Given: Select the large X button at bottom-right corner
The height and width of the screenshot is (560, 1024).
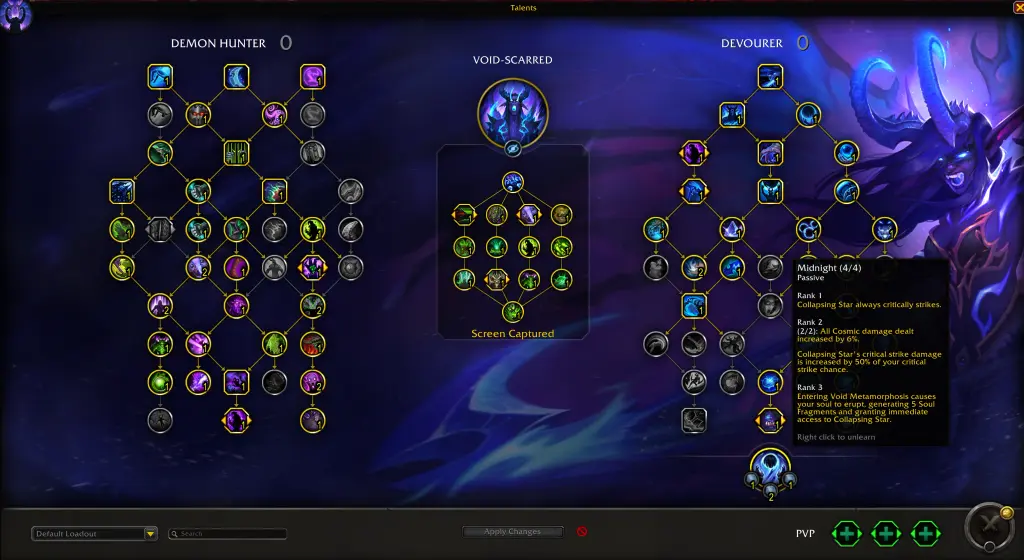Looking at the screenshot, I should coord(987,525).
